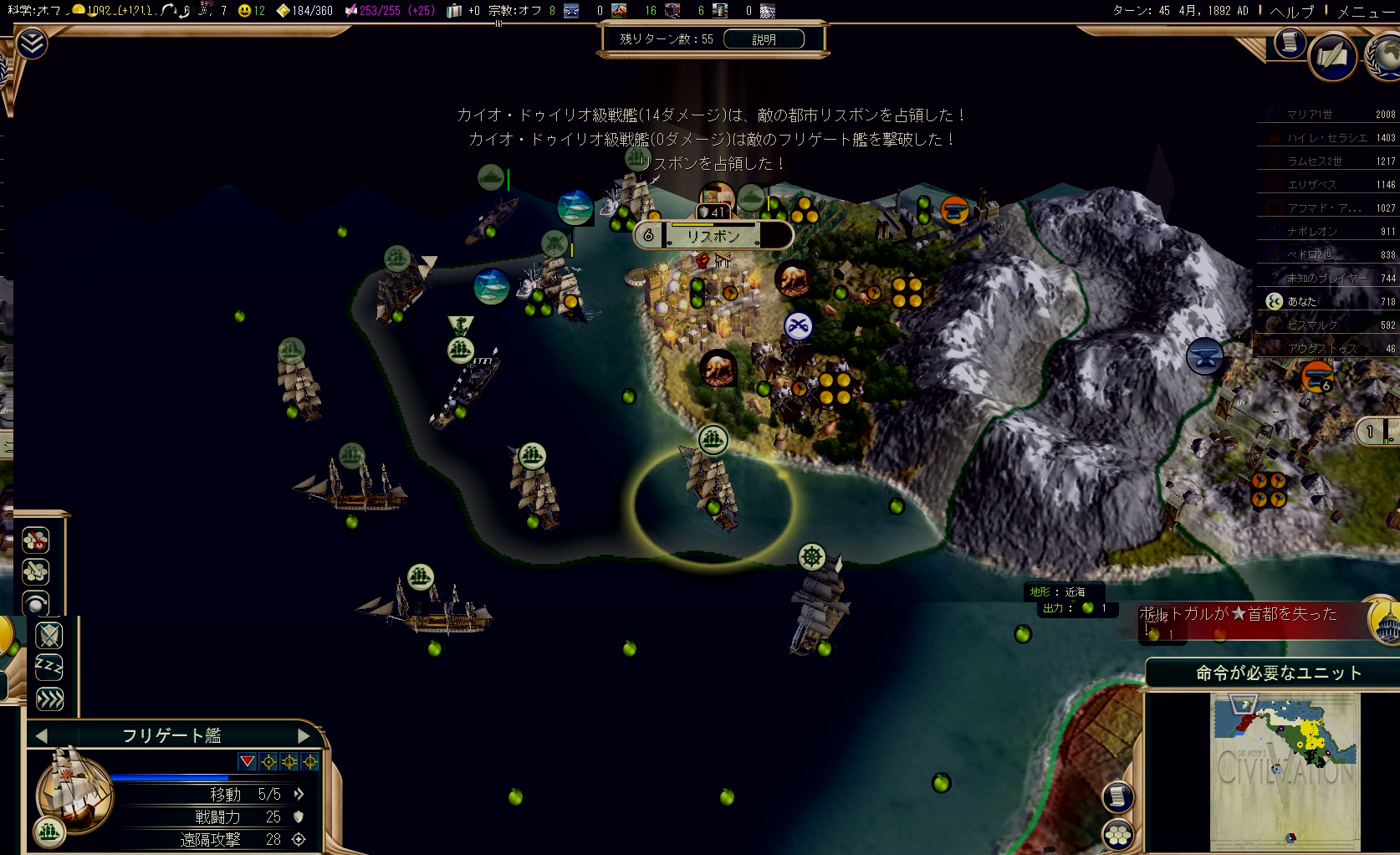The width and height of the screenshot is (1400, 855).
Task: Open the メニュー game menu
Action: click(x=1367, y=11)
